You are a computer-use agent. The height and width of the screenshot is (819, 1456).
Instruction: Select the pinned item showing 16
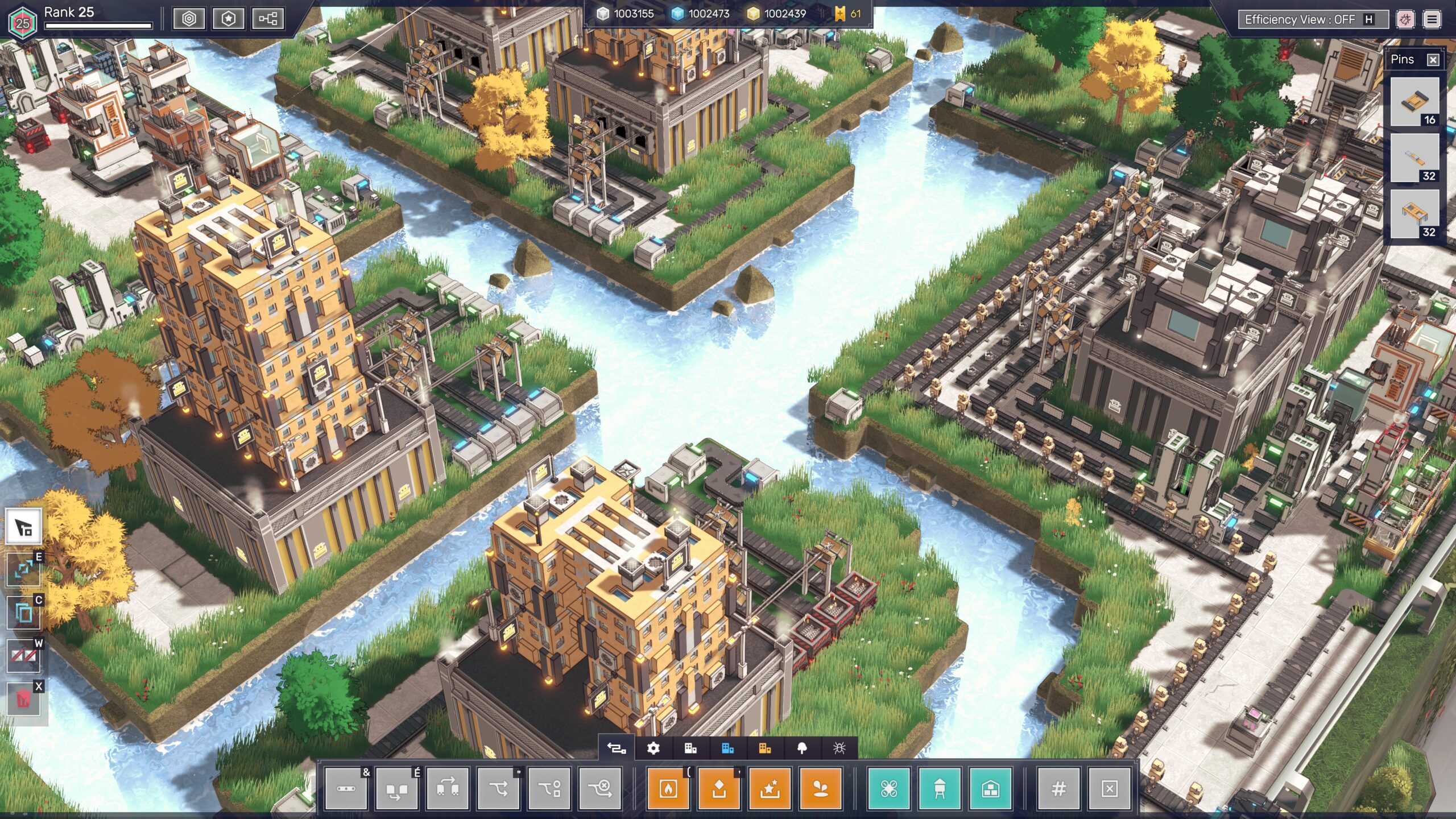point(1414,102)
